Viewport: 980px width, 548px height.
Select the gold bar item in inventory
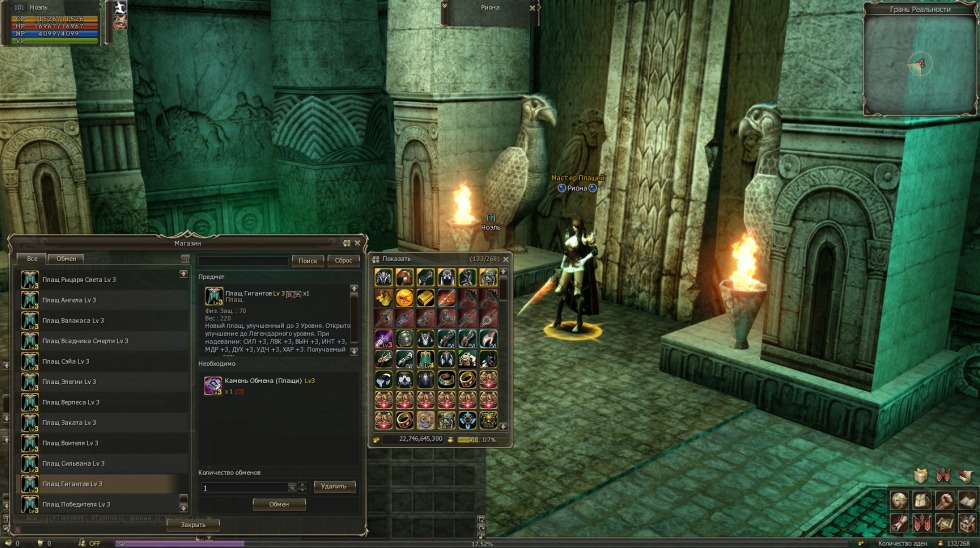point(426,298)
